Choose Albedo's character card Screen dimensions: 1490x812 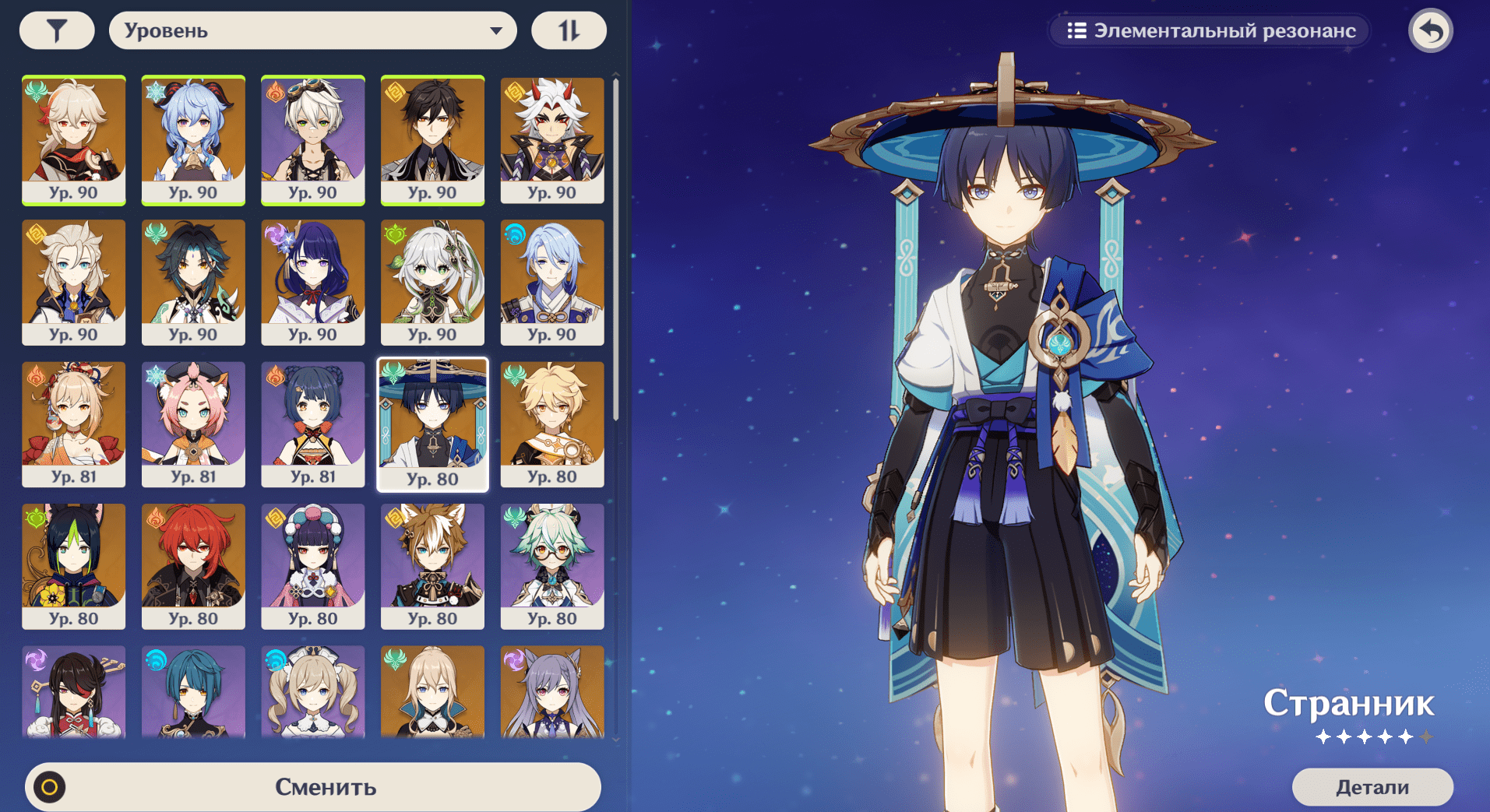pyautogui.click(x=74, y=282)
